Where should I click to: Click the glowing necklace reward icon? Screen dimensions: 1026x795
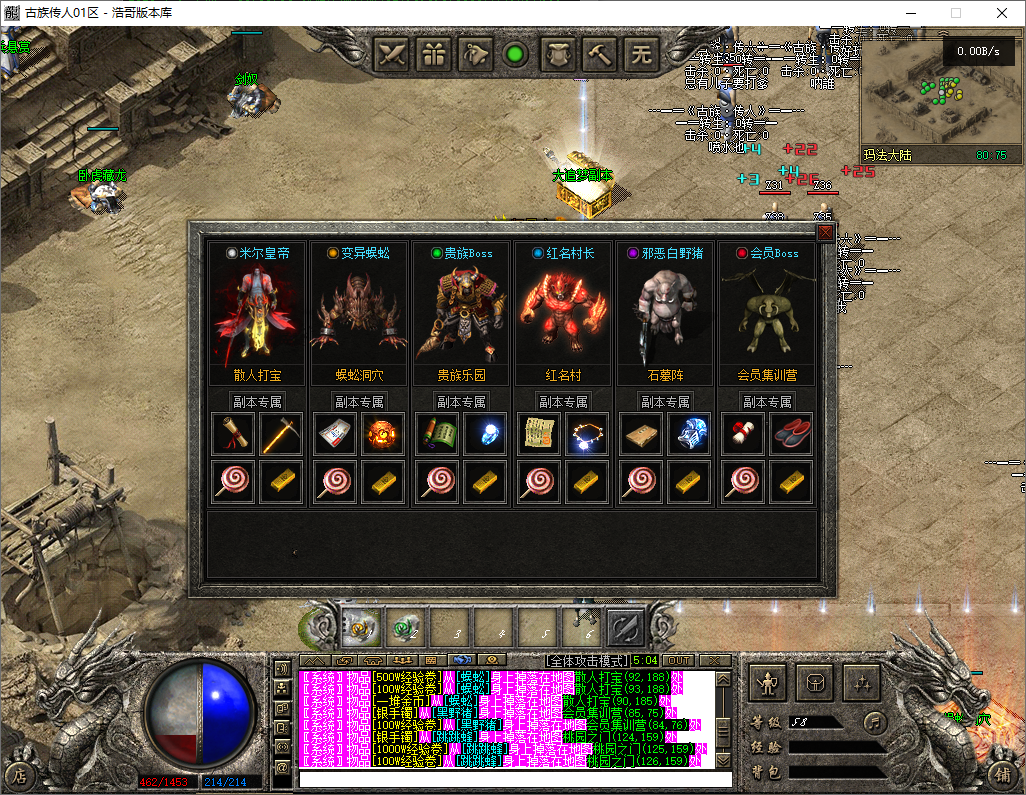(x=586, y=434)
